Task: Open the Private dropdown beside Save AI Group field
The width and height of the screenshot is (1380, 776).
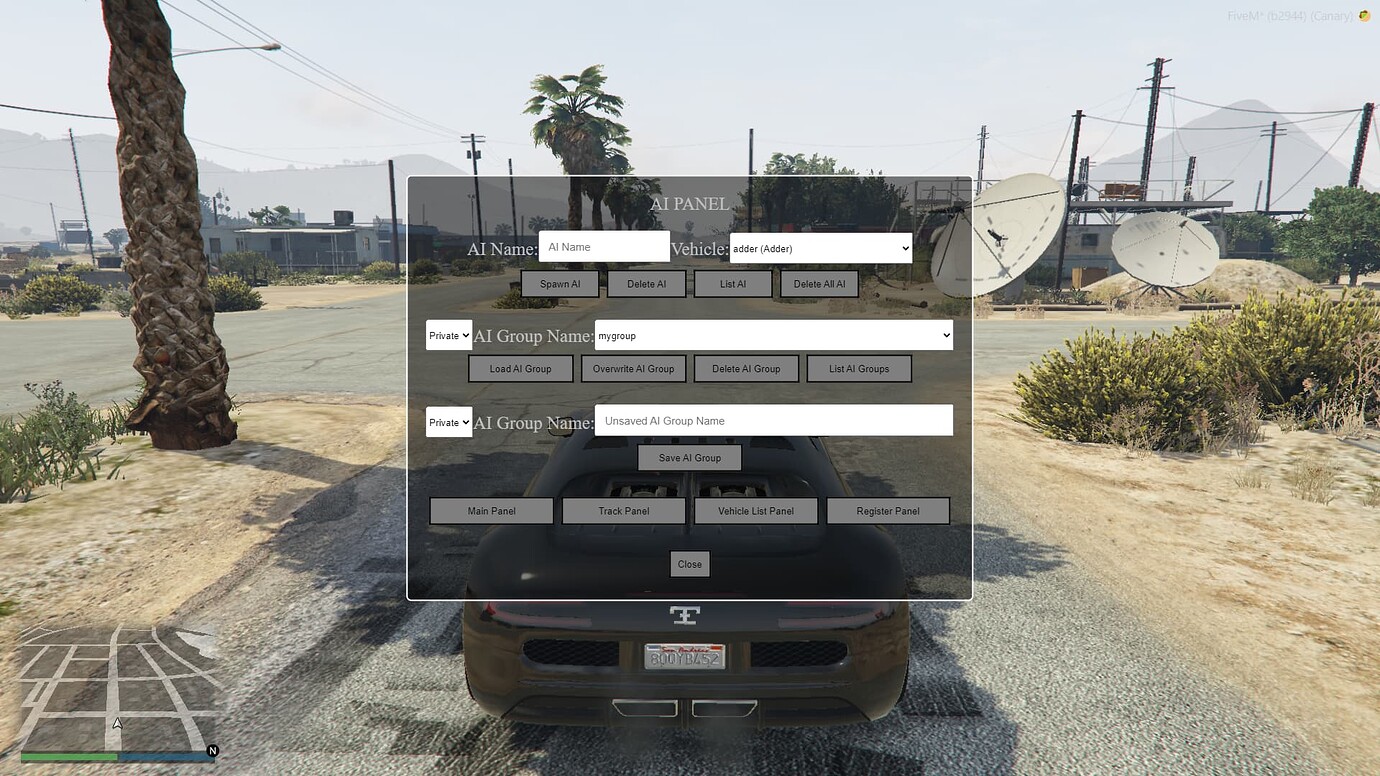Action: (x=448, y=422)
